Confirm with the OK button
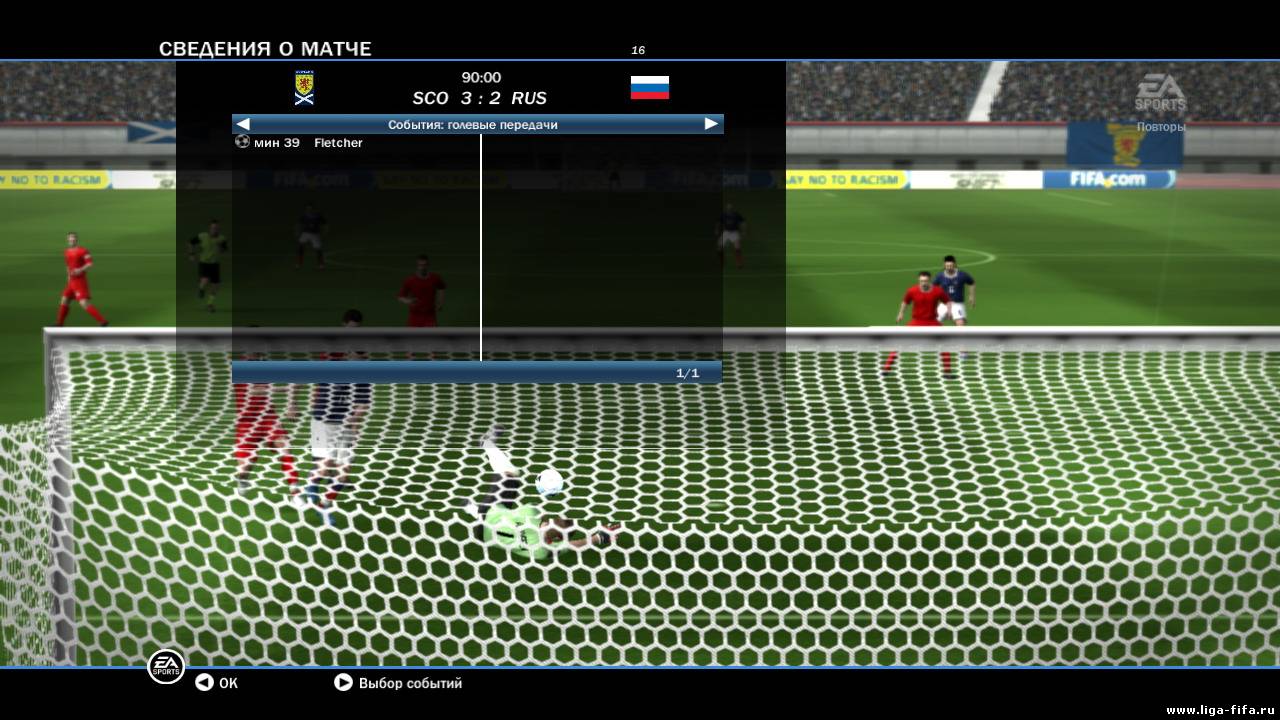Screen dimensions: 1280x720 coord(217,683)
